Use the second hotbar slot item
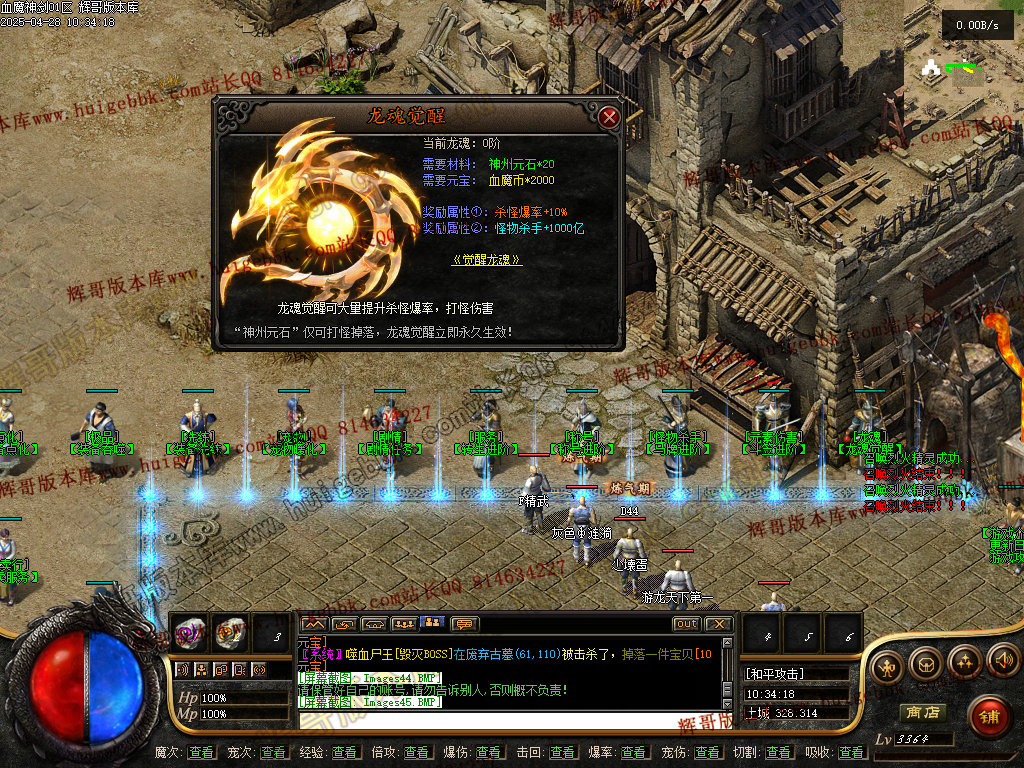Image resolution: width=1024 pixels, height=768 pixels. [230, 633]
